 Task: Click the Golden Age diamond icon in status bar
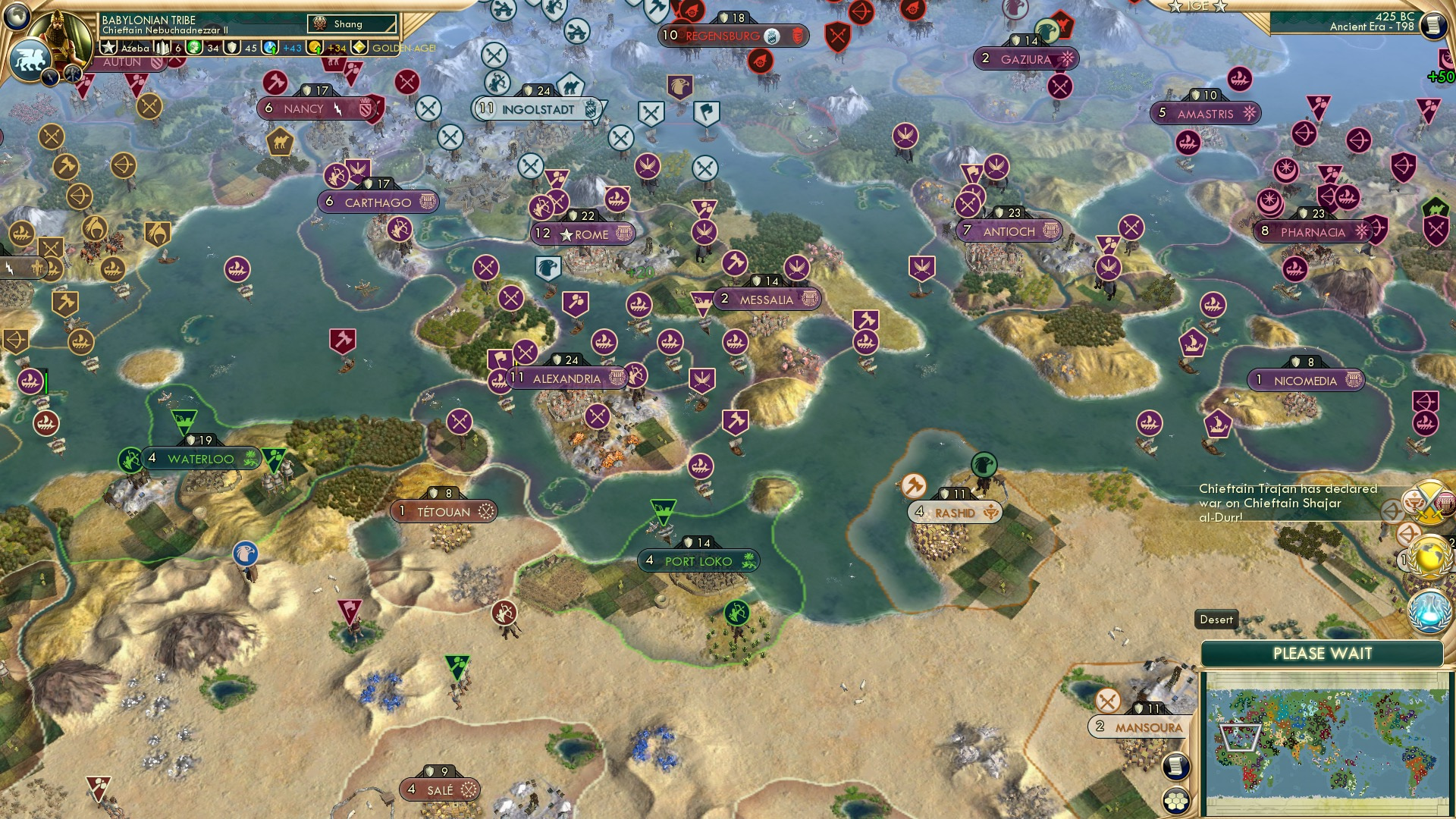(358, 49)
